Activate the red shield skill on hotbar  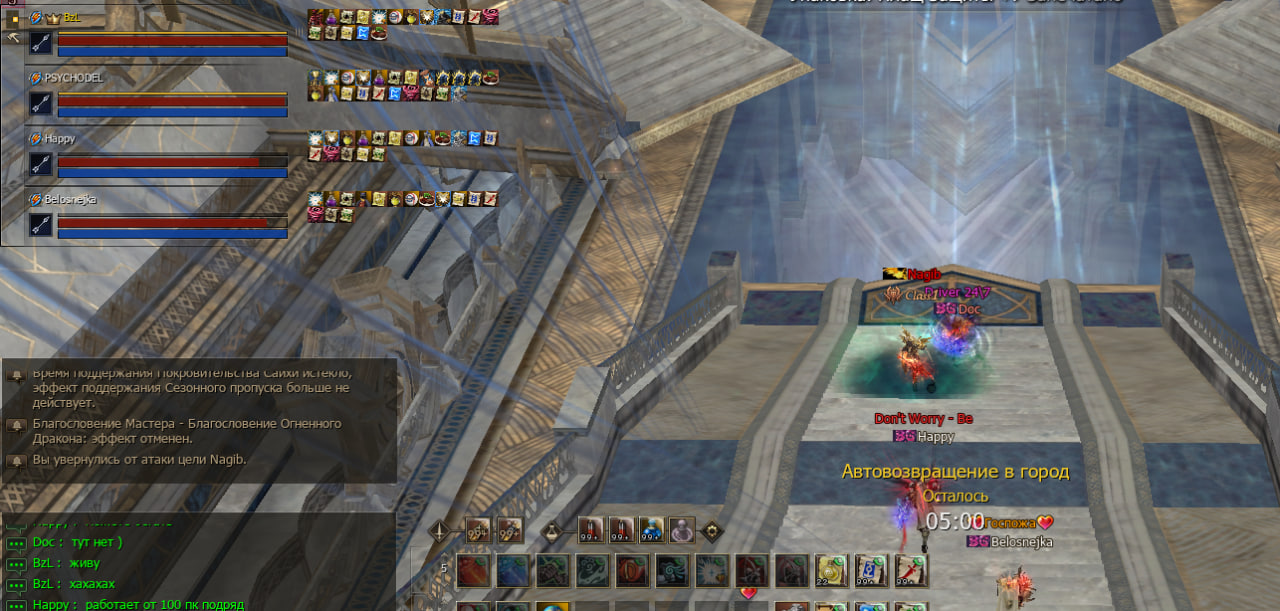632,571
